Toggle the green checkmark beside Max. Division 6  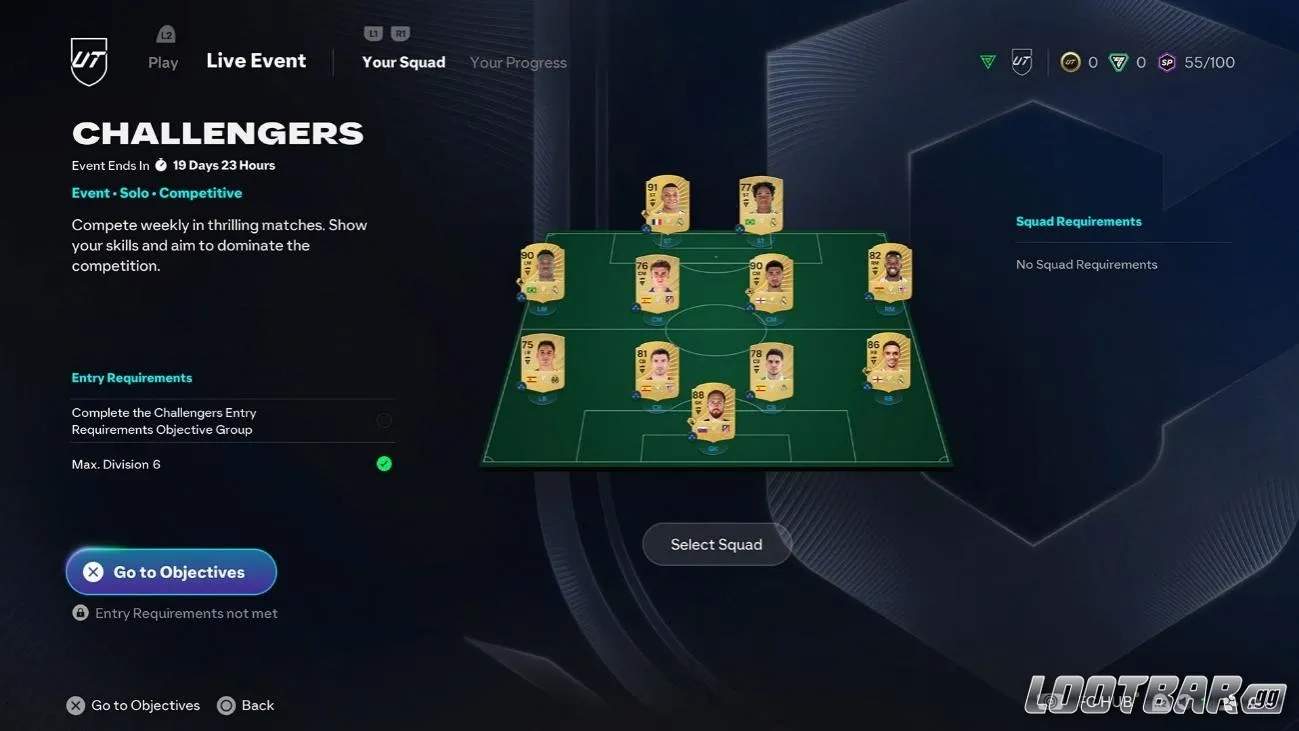tap(384, 463)
